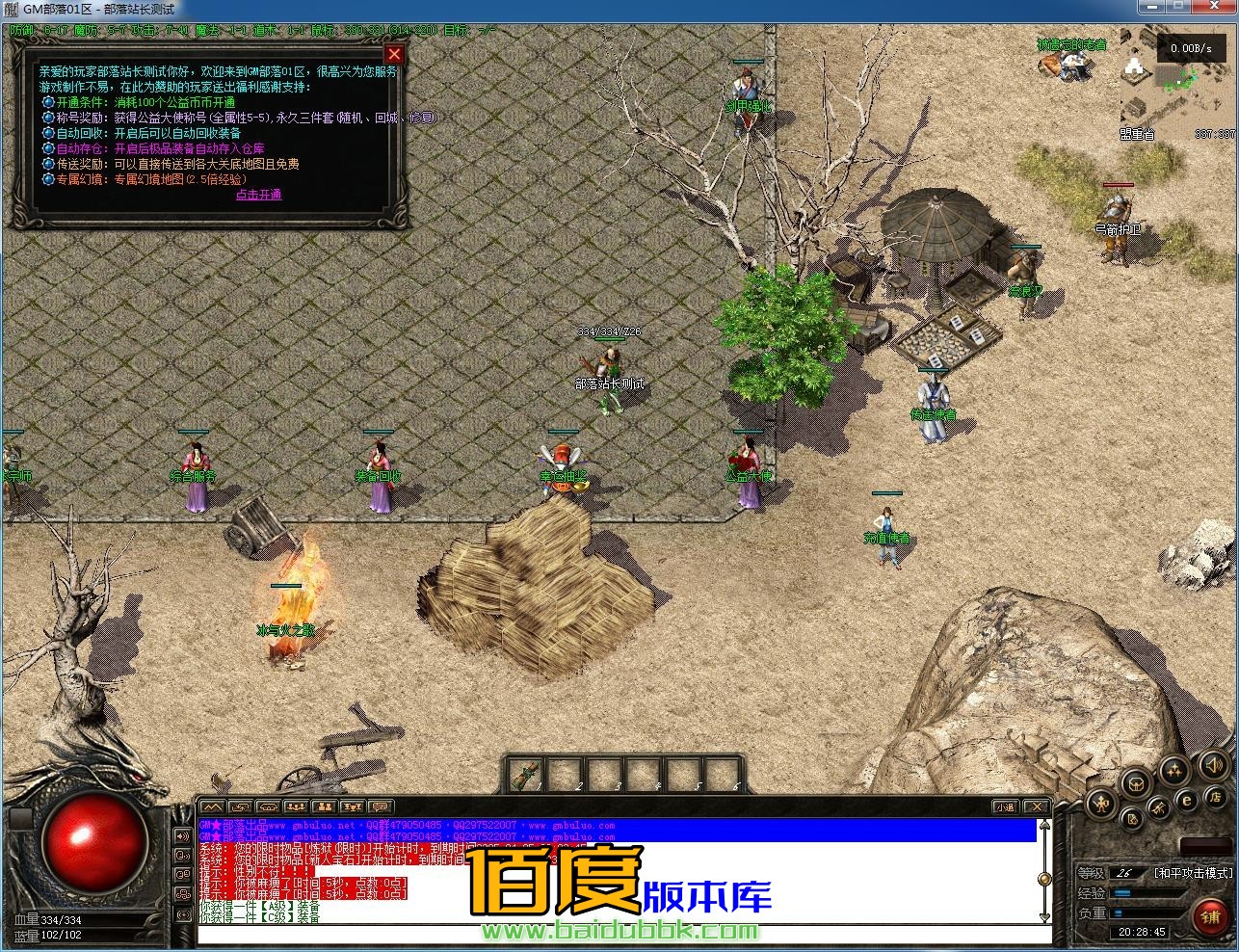Toggle the speaker button left of chat
This screenshot has width=1239, height=952.
click(x=182, y=835)
